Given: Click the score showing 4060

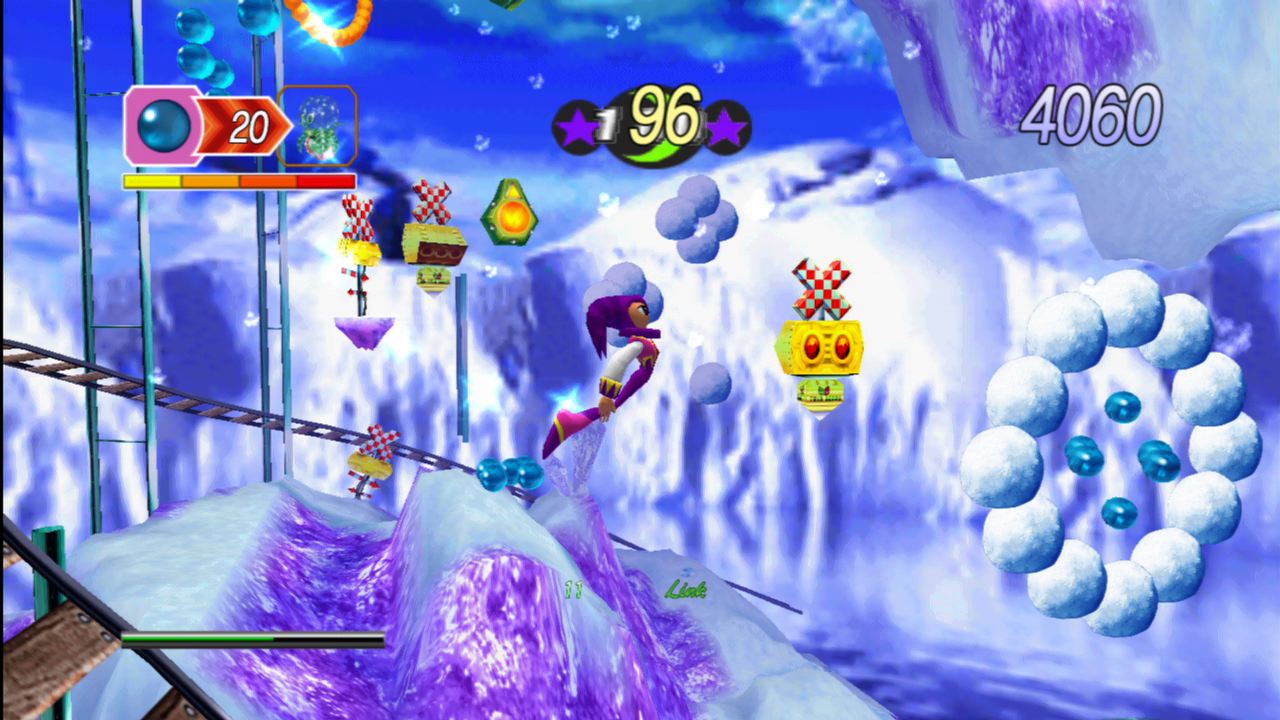Looking at the screenshot, I should [1090, 115].
